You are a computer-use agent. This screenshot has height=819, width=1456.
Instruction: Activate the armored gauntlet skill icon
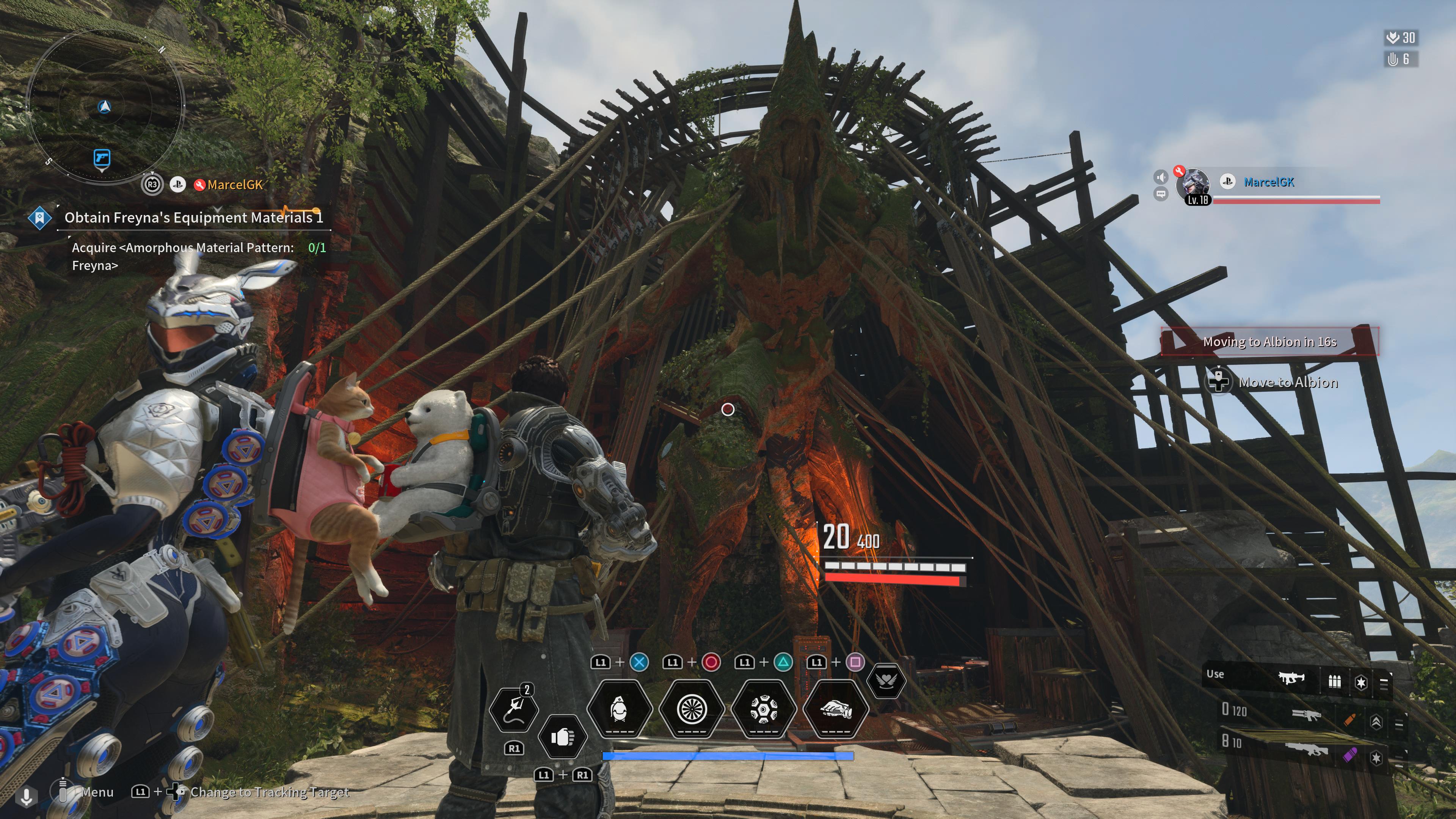(x=835, y=709)
